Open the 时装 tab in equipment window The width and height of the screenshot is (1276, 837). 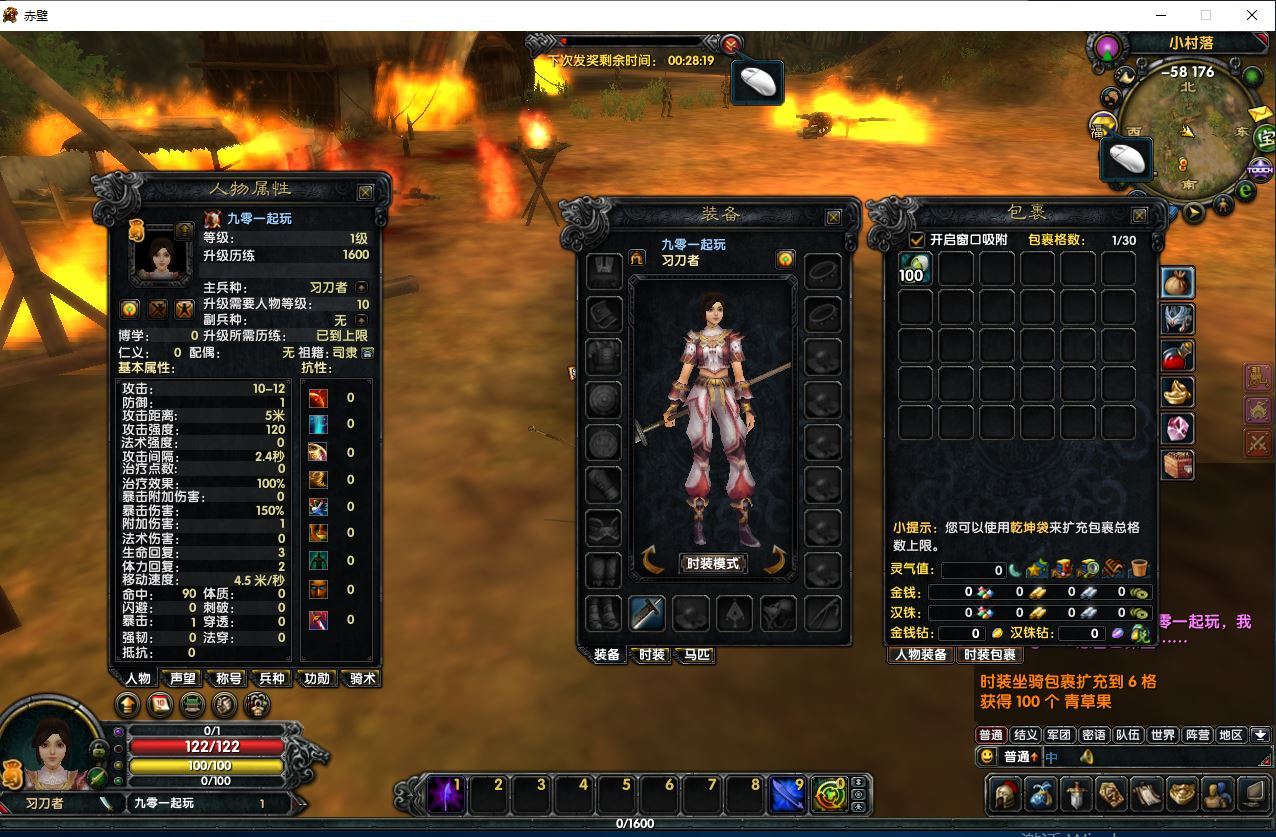click(652, 655)
